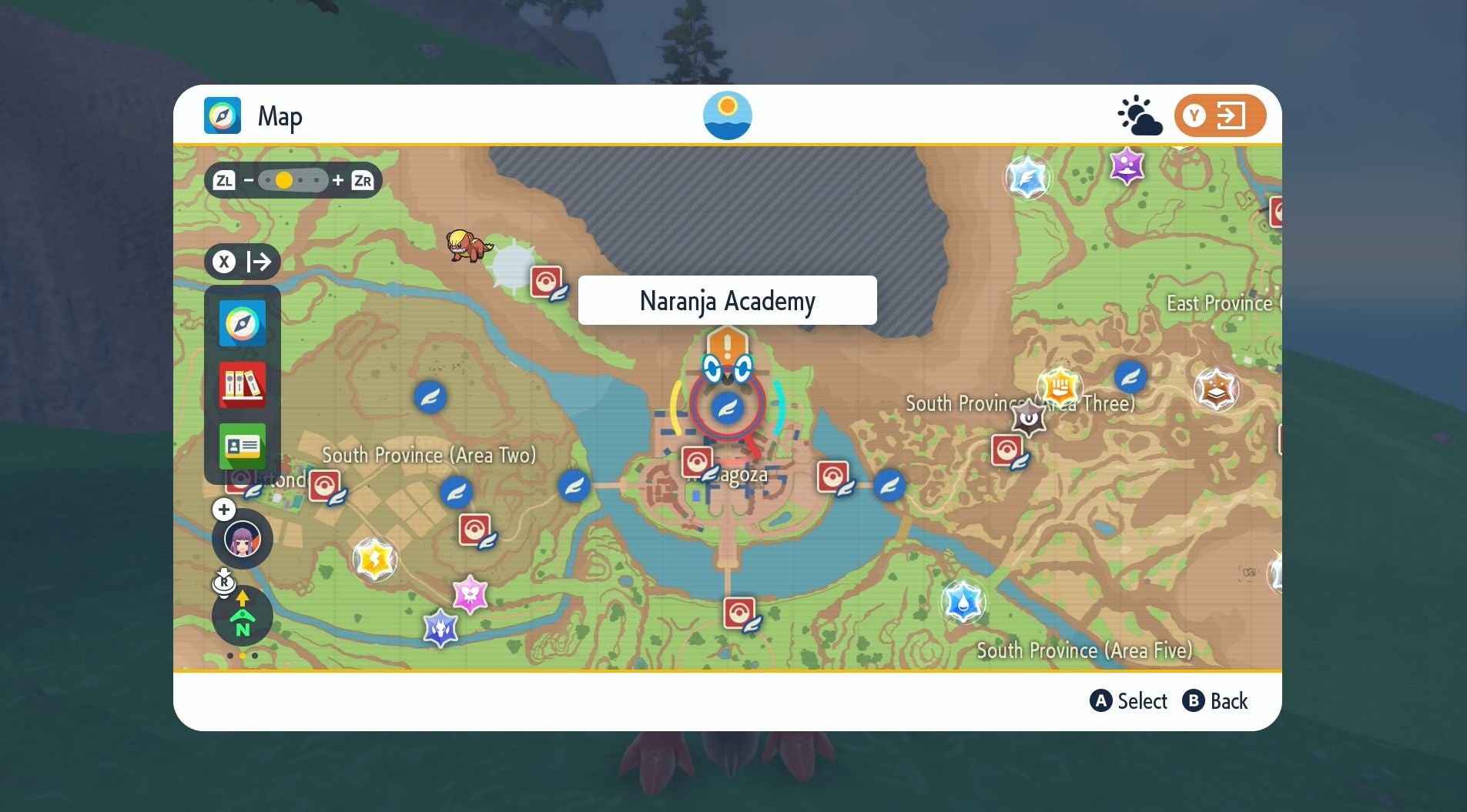The image size is (1467, 812).
Task: Click the mass outbreak Pokémon icon
Action: (467, 246)
